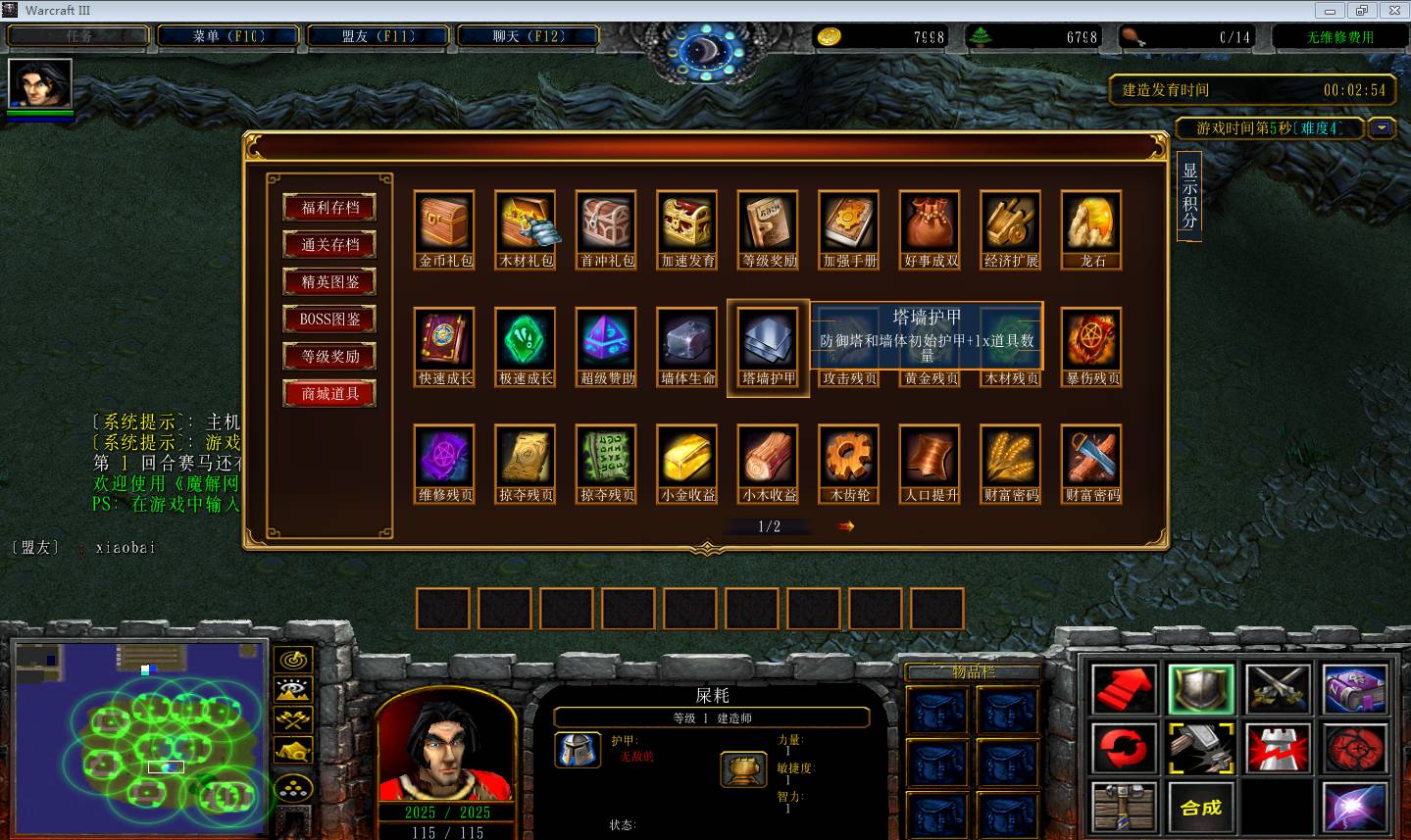The height and width of the screenshot is (840, 1411).
Task: Close the Warcraft III window
Action: 1392,11
